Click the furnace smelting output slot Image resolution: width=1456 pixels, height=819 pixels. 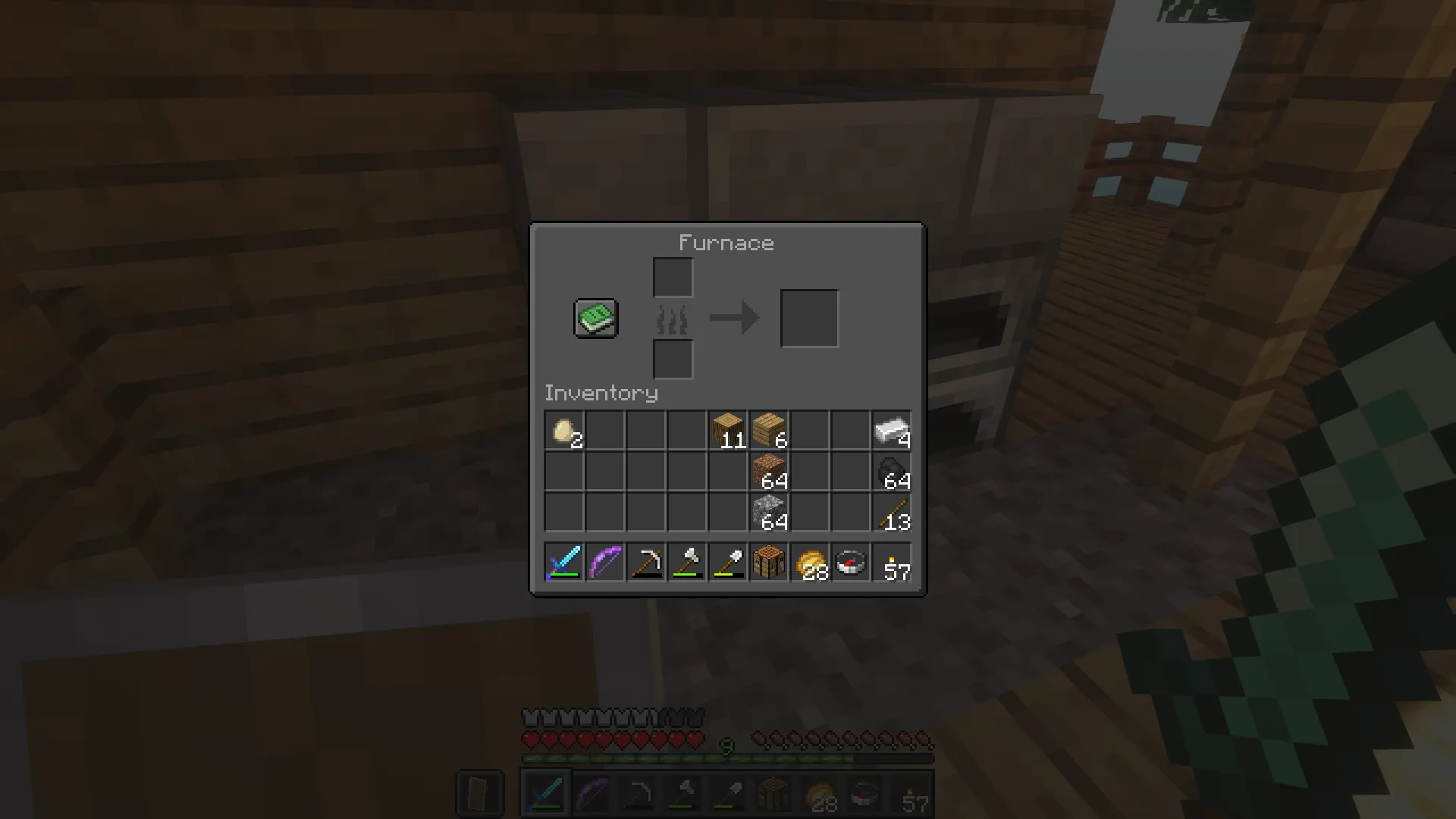[x=808, y=317]
